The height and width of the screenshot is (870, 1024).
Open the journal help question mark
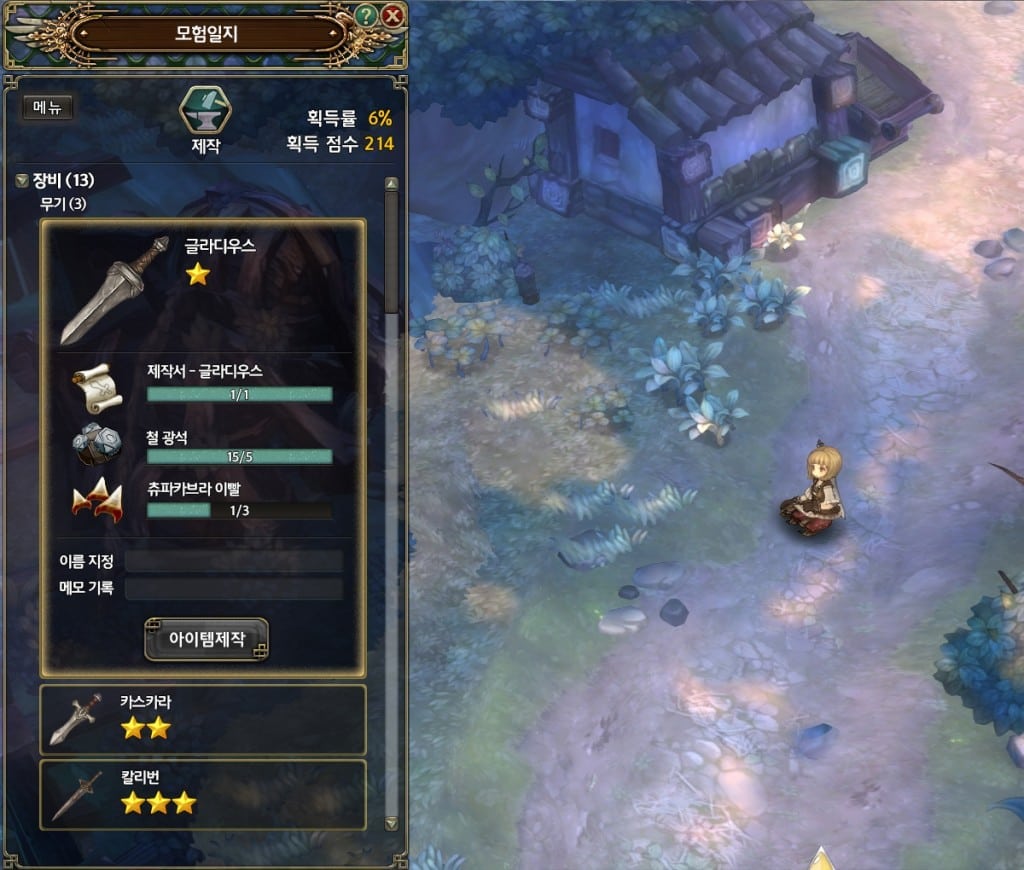(x=367, y=16)
